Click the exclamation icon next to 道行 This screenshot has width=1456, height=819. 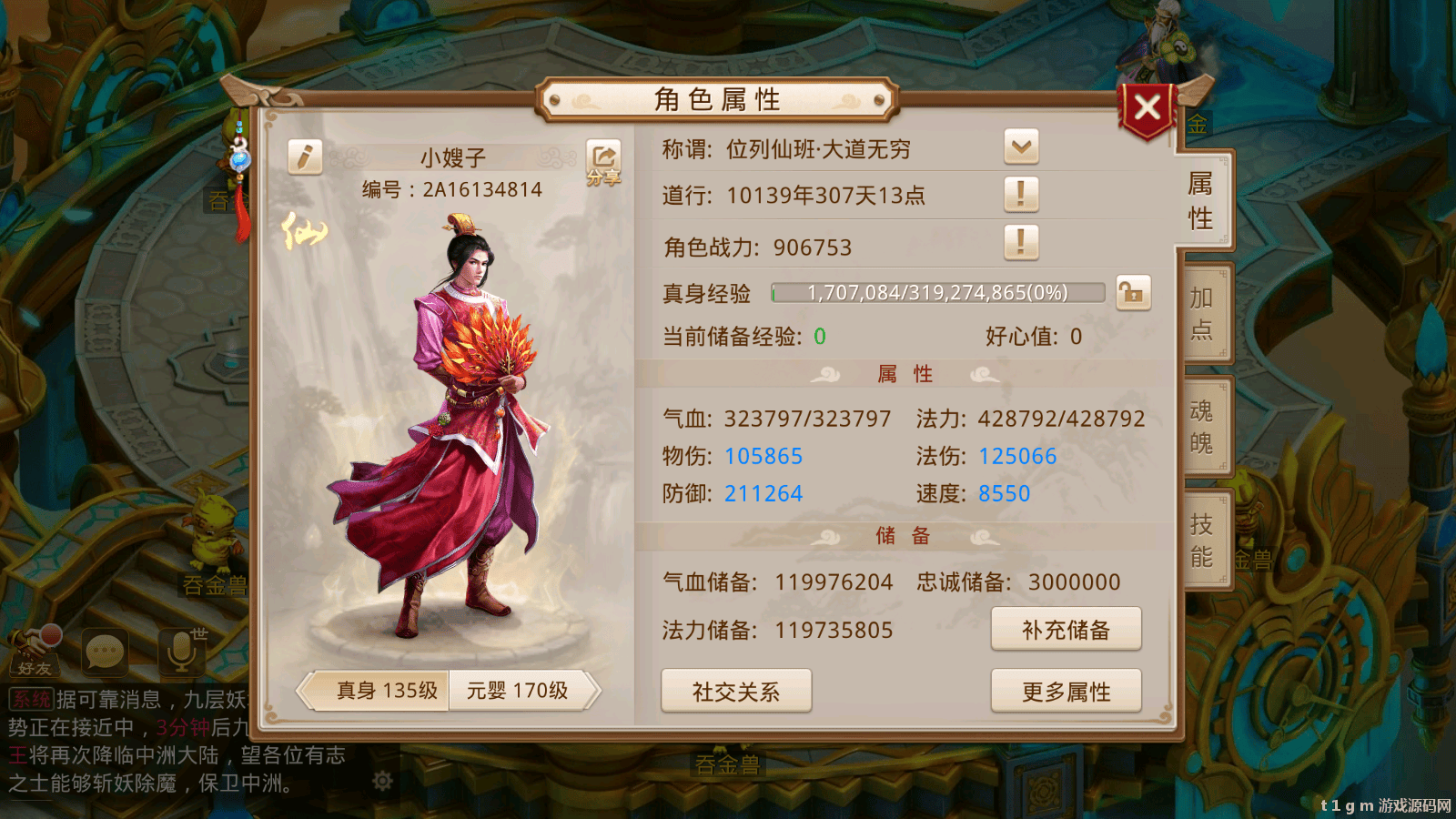coord(1021,195)
